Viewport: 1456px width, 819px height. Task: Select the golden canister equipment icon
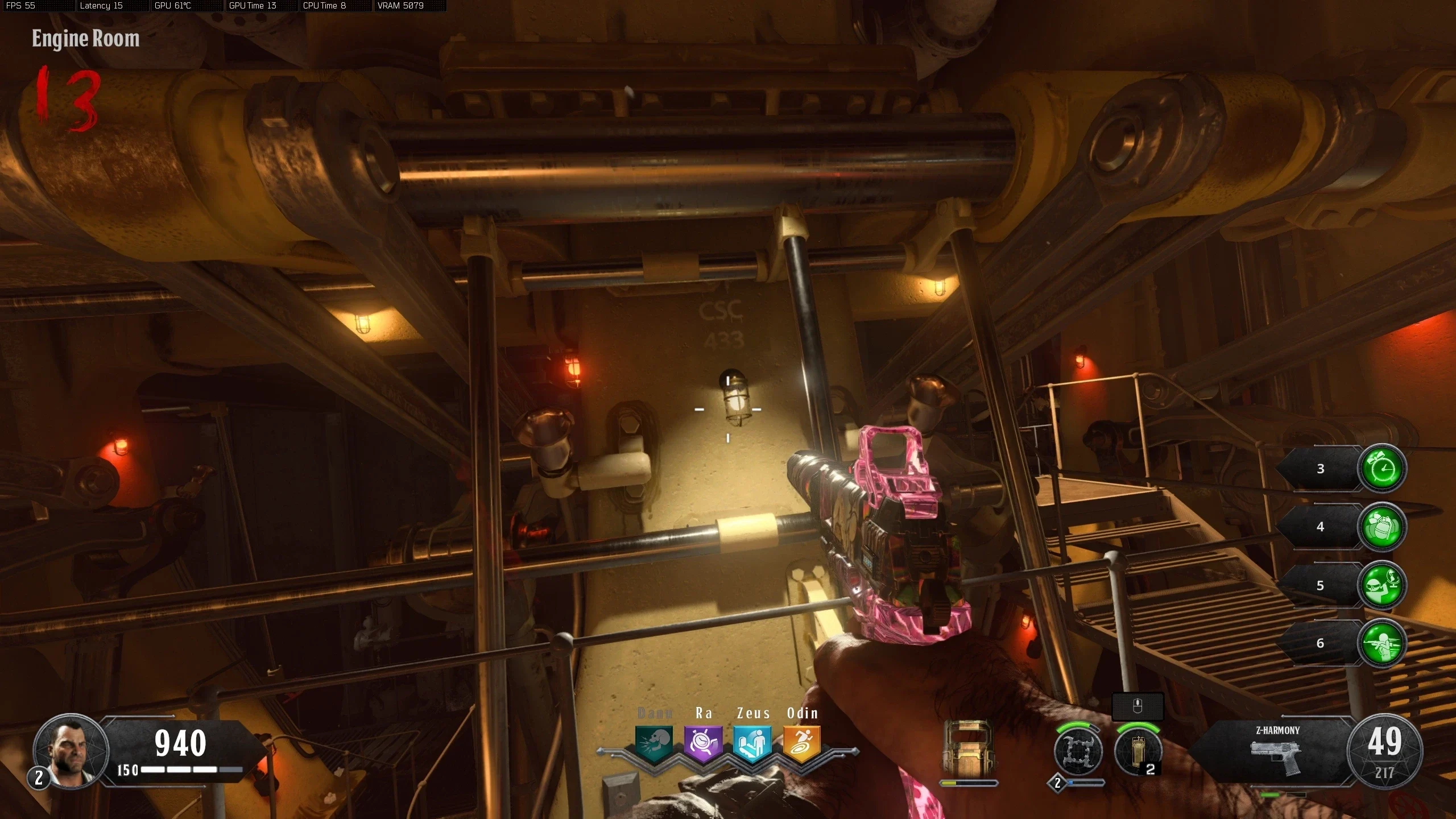pos(1137,751)
